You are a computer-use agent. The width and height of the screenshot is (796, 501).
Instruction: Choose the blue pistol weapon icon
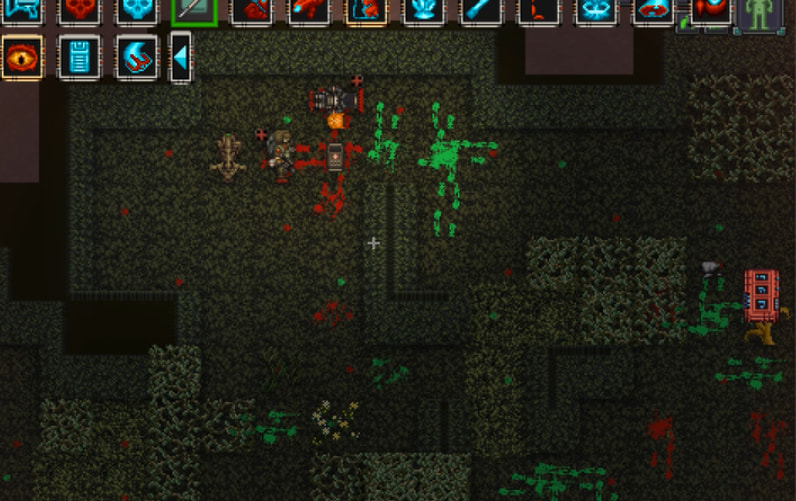(x=22, y=10)
